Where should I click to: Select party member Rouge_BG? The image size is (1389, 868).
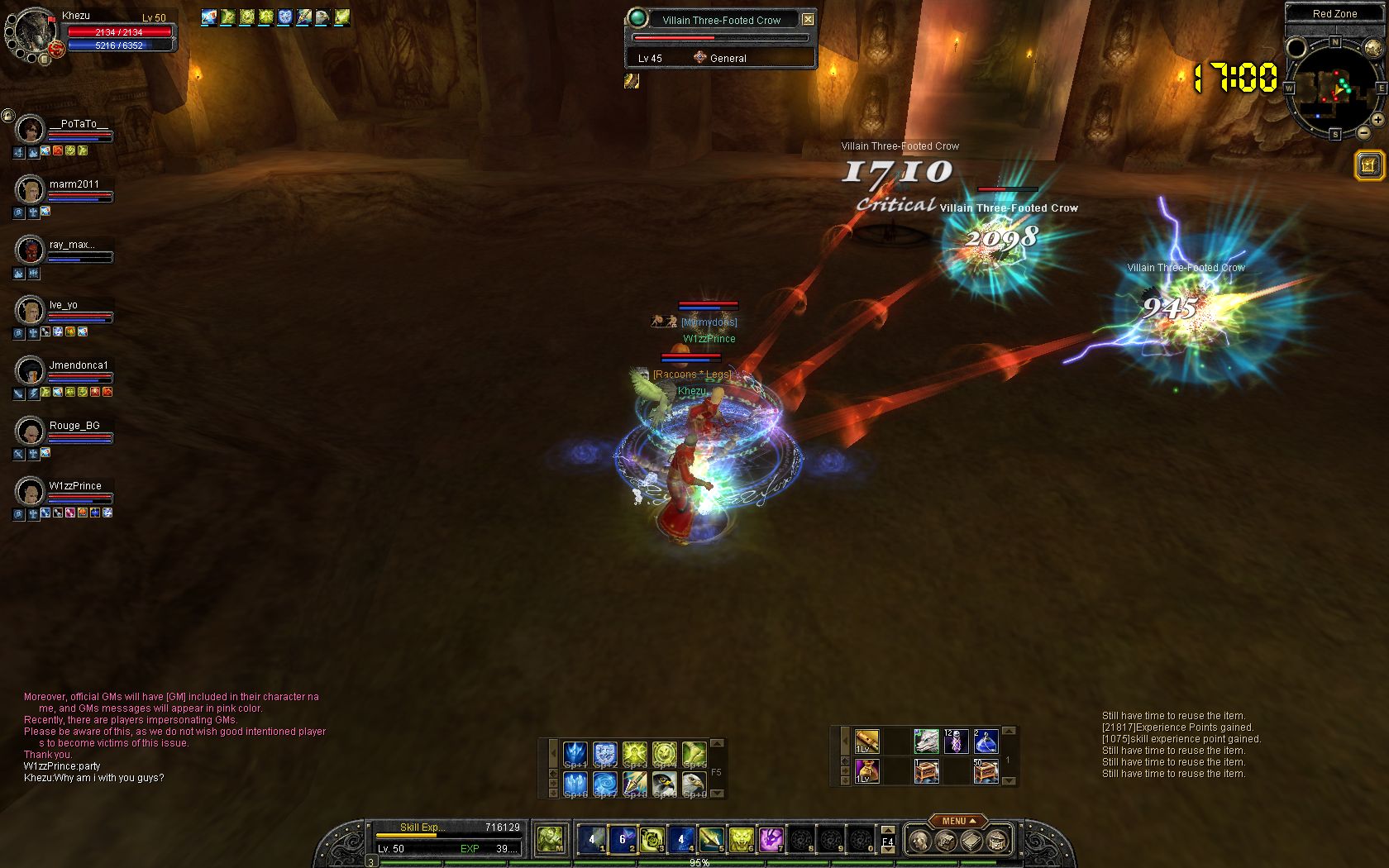click(31, 431)
